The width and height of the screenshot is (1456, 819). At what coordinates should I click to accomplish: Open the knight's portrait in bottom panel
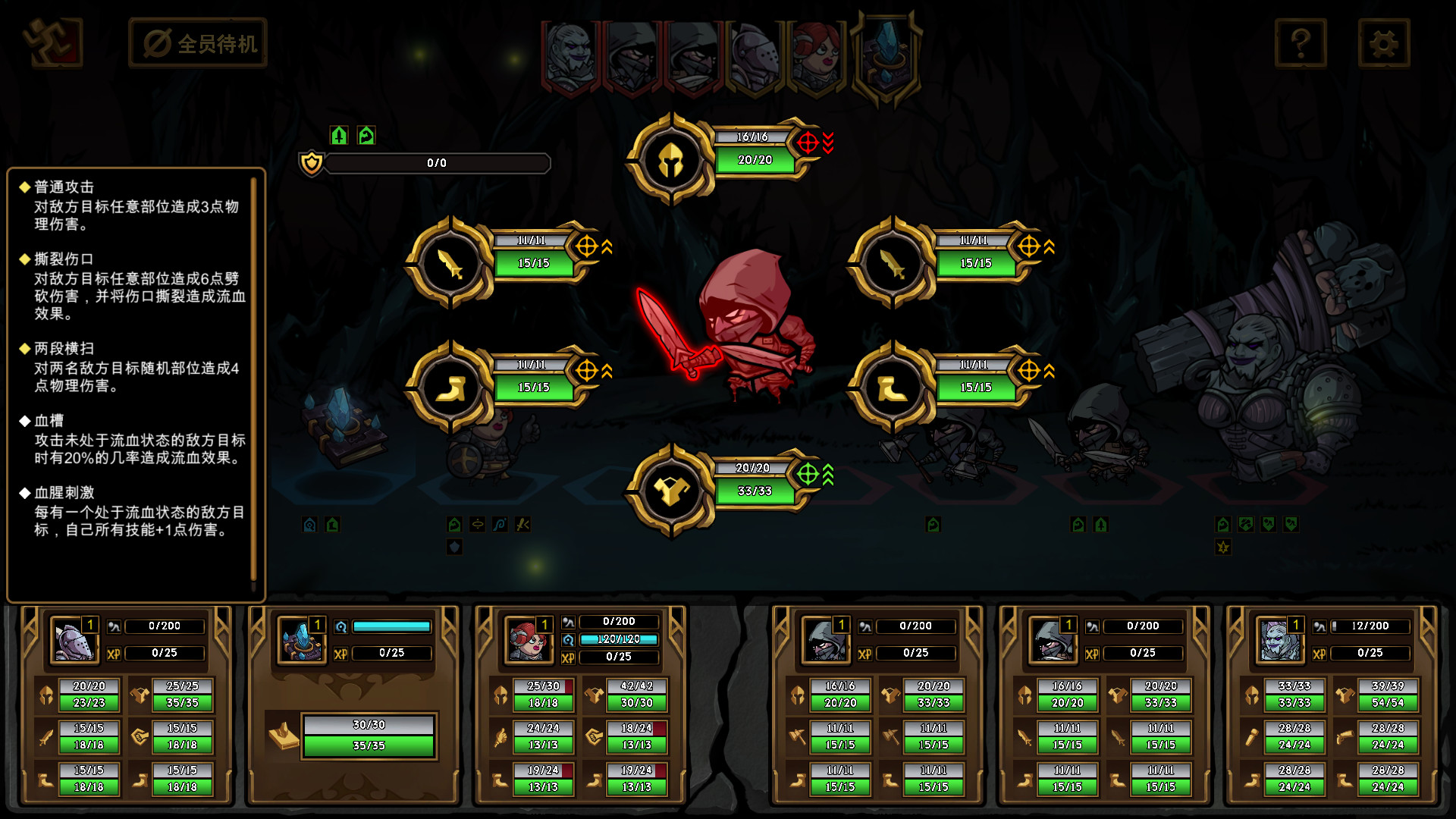coord(74,641)
